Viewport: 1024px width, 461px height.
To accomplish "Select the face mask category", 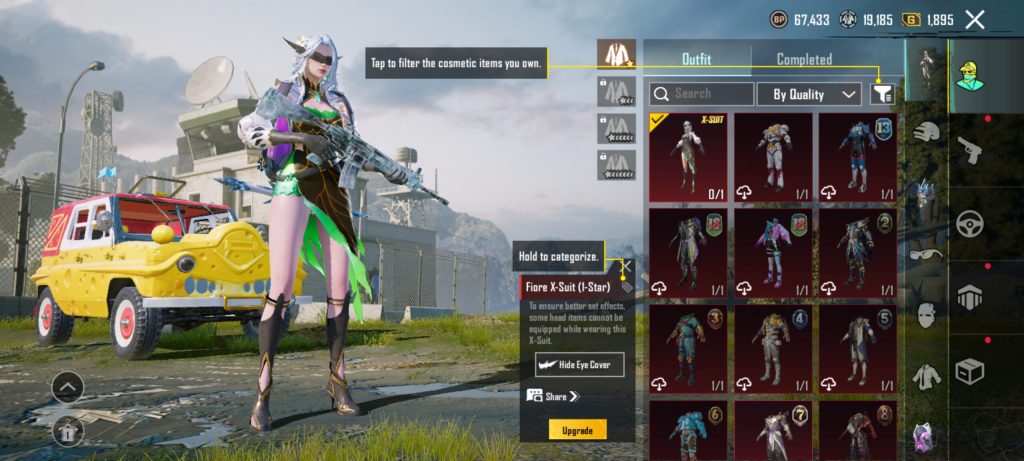I will pyautogui.click(x=927, y=315).
